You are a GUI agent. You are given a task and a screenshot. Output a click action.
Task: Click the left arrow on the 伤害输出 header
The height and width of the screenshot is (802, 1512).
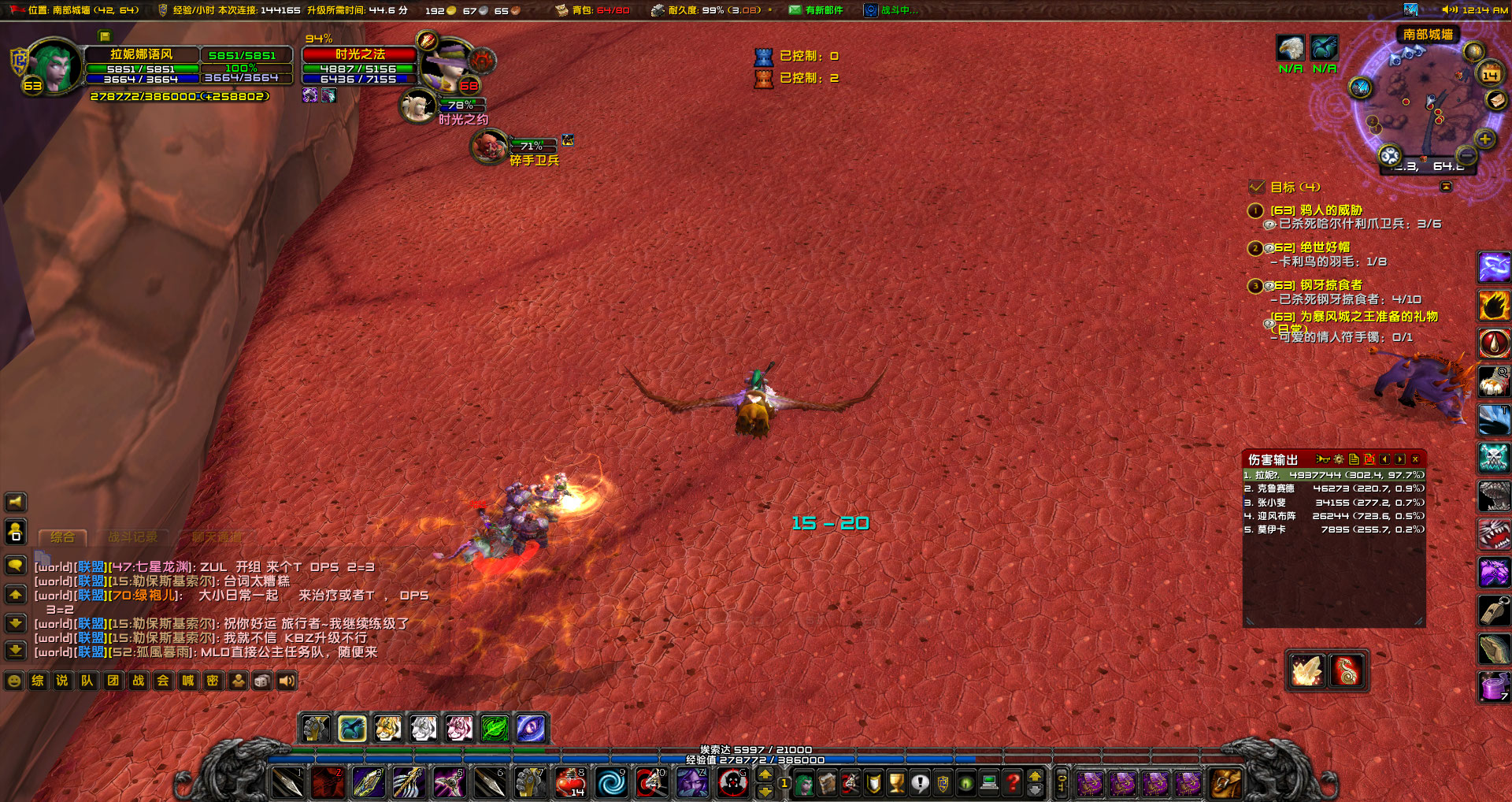(1385, 460)
